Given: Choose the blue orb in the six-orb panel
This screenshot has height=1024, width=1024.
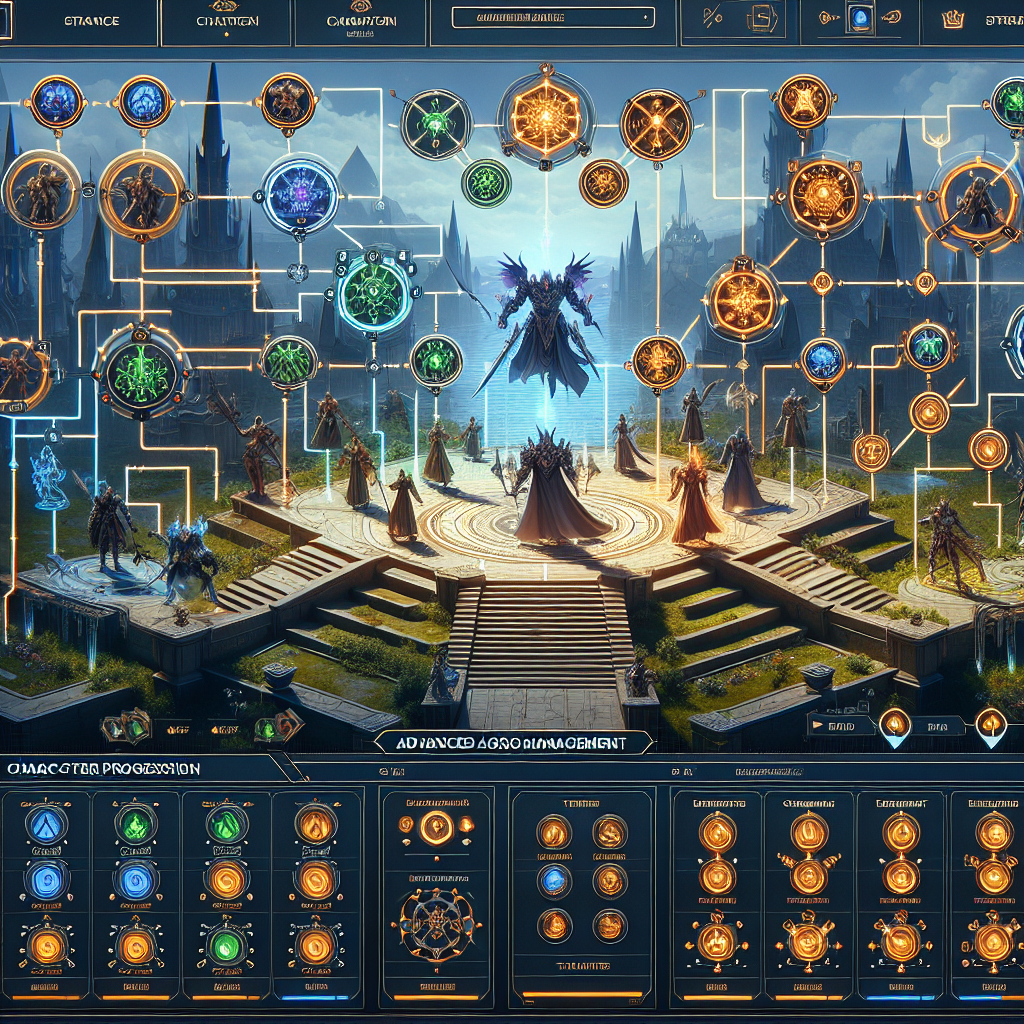Looking at the screenshot, I should pyautogui.click(x=553, y=879).
